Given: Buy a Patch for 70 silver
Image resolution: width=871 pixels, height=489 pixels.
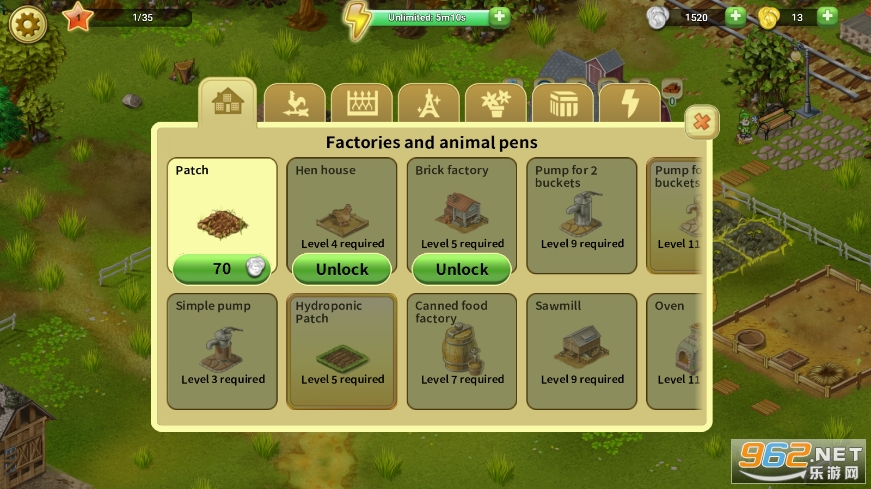Looking at the screenshot, I should (221, 268).
